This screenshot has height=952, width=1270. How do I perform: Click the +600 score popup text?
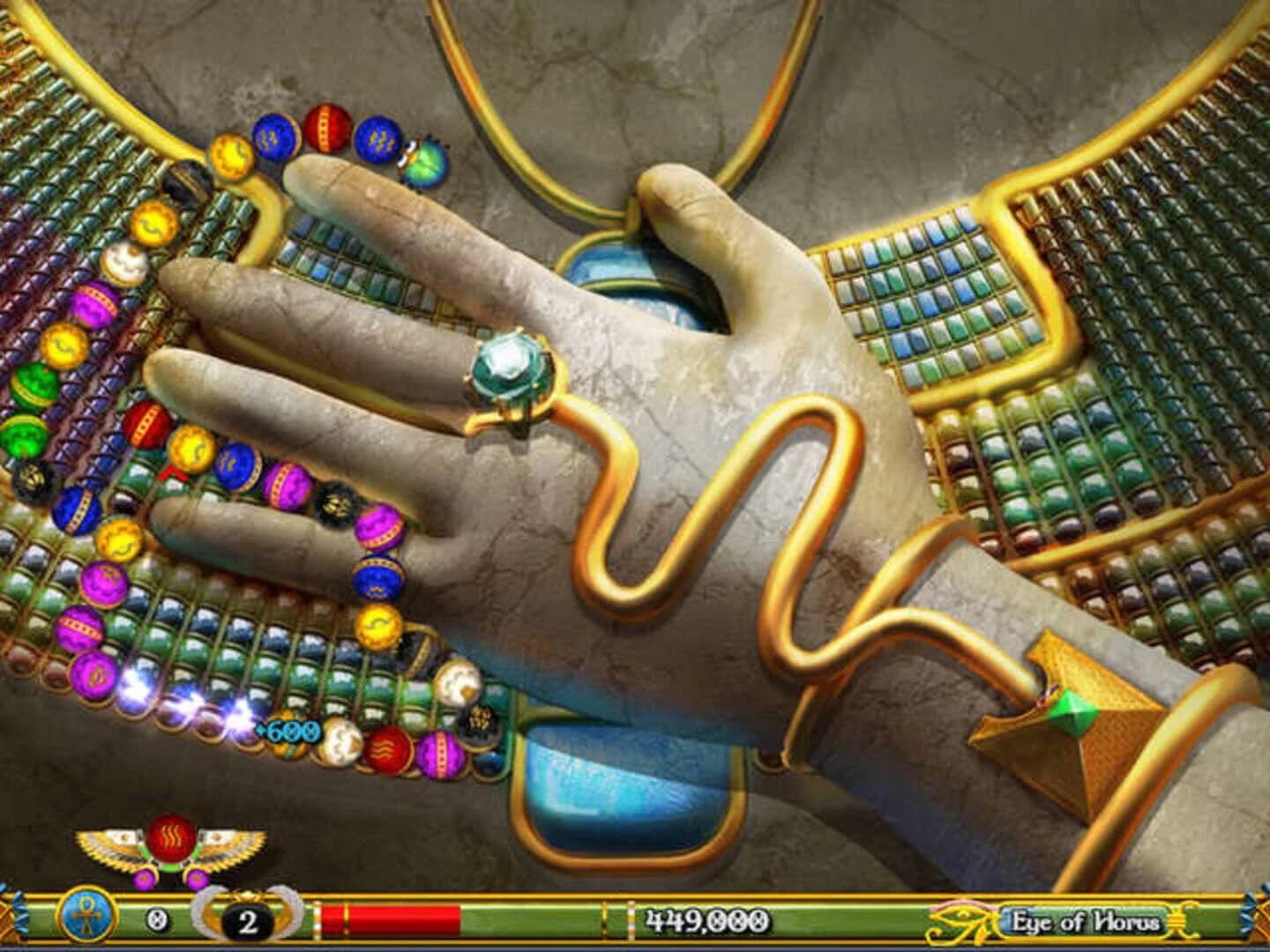[288, 732]
